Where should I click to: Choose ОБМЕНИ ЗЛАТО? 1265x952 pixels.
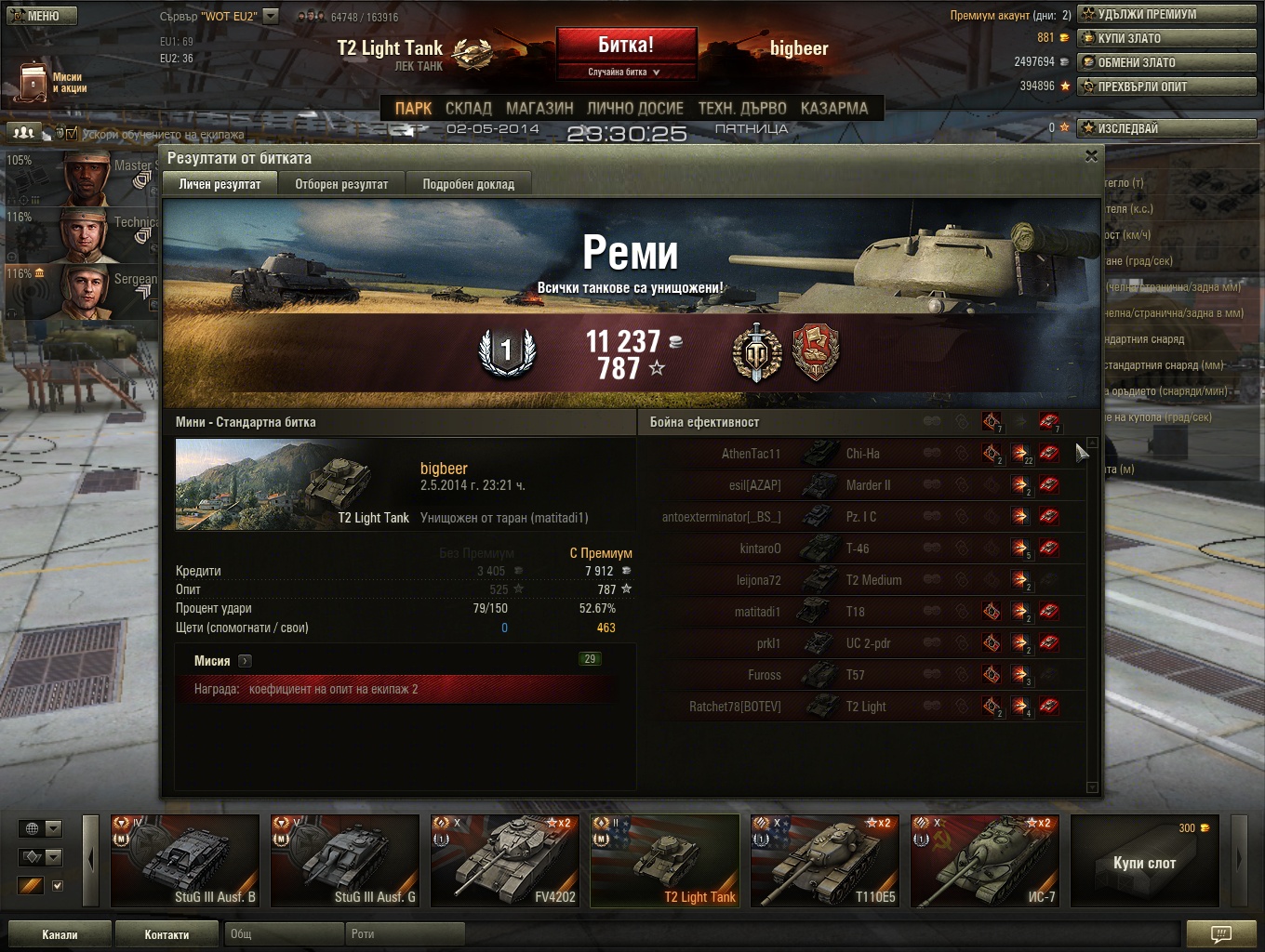click(x=1166, y=62)
